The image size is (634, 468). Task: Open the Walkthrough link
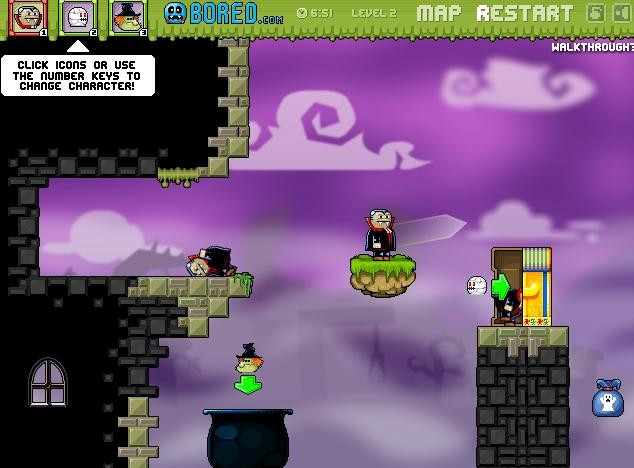click(x=592, y=47)
